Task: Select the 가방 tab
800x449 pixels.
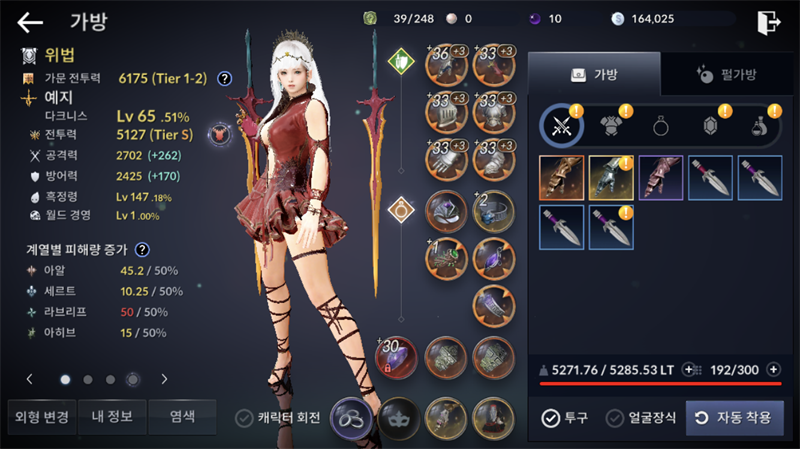Action: [x=594, y=74]
